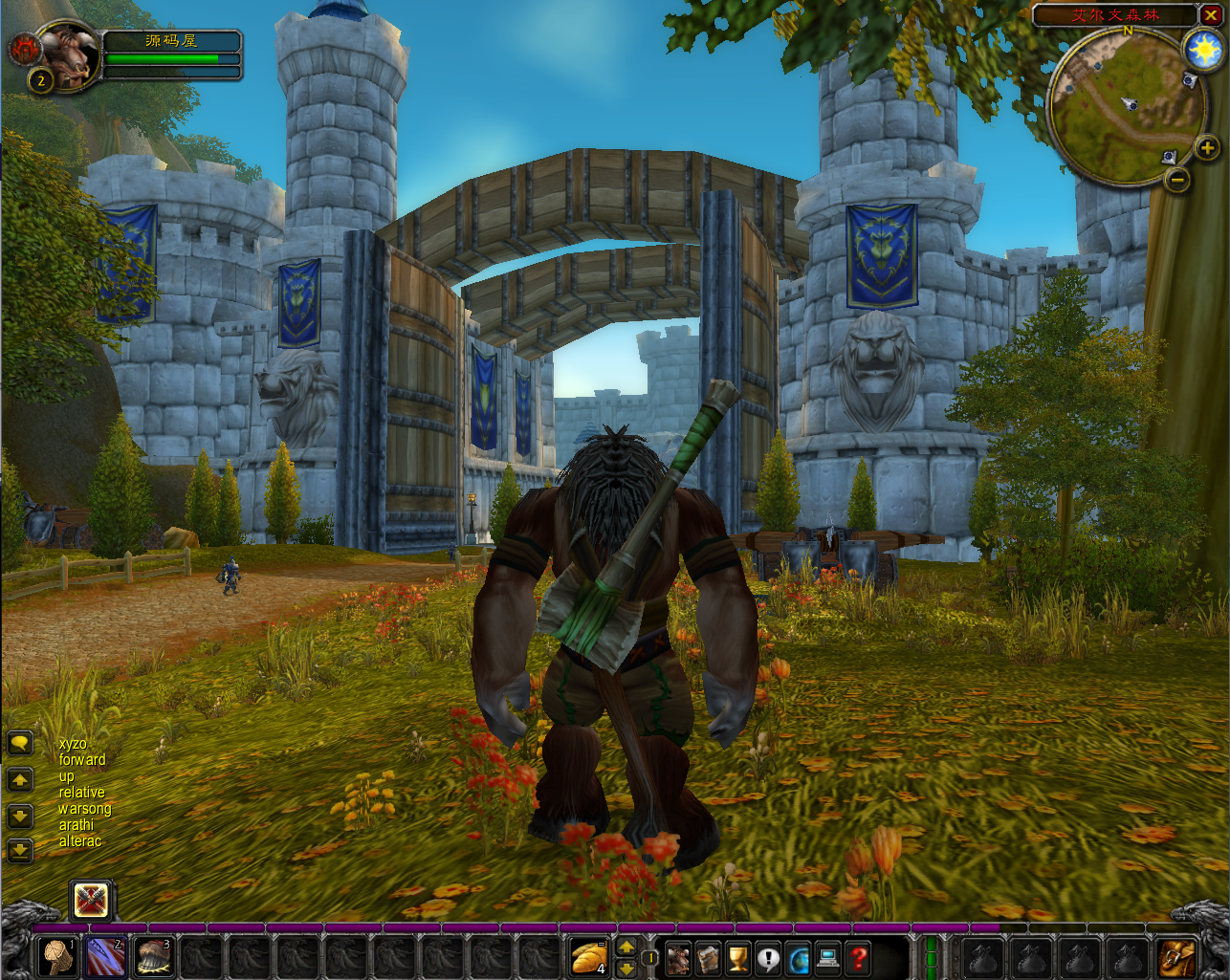
Task: Use the red fur item in slot 3
Action: 153,957
